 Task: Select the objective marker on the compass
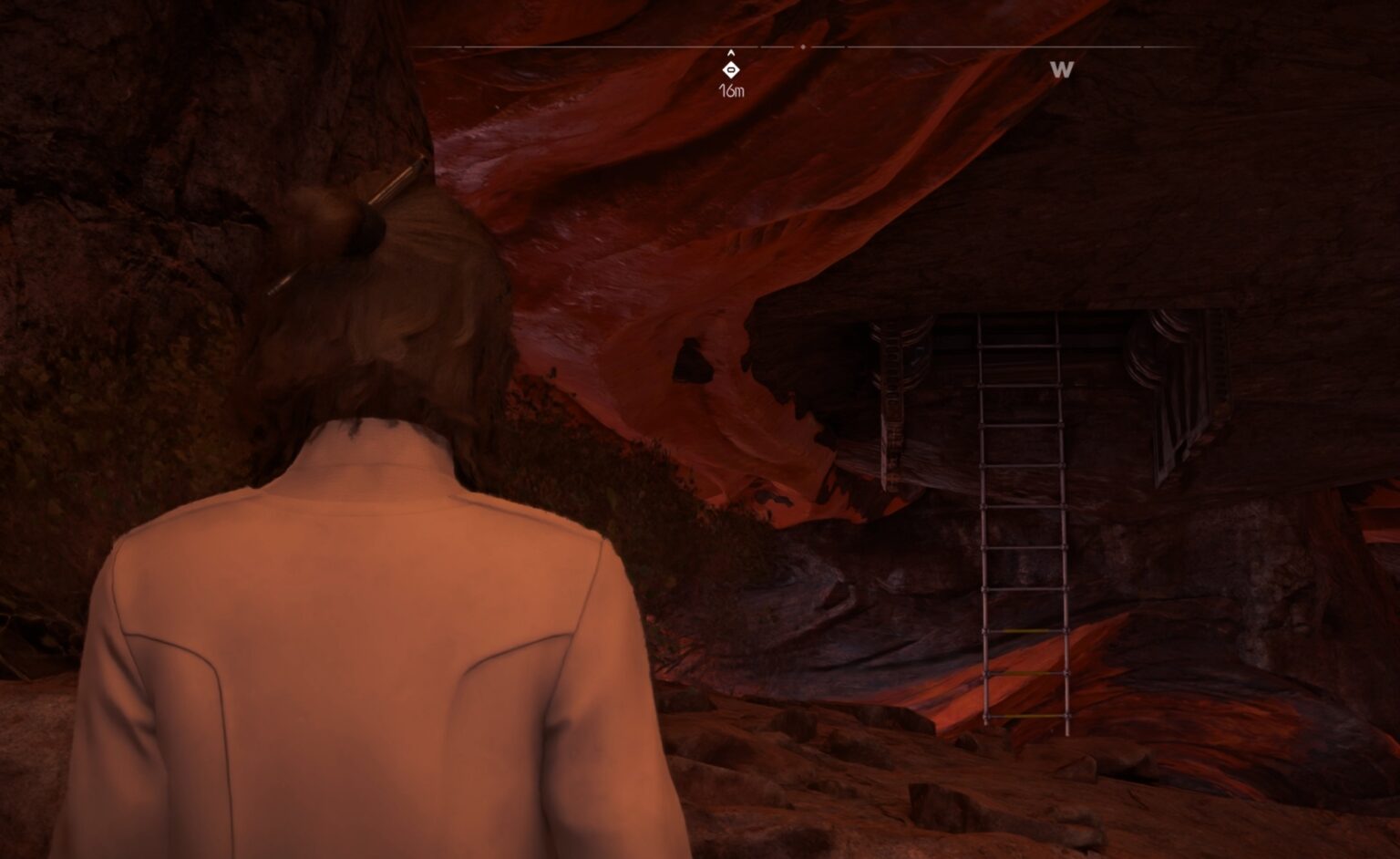pos(730,69)
